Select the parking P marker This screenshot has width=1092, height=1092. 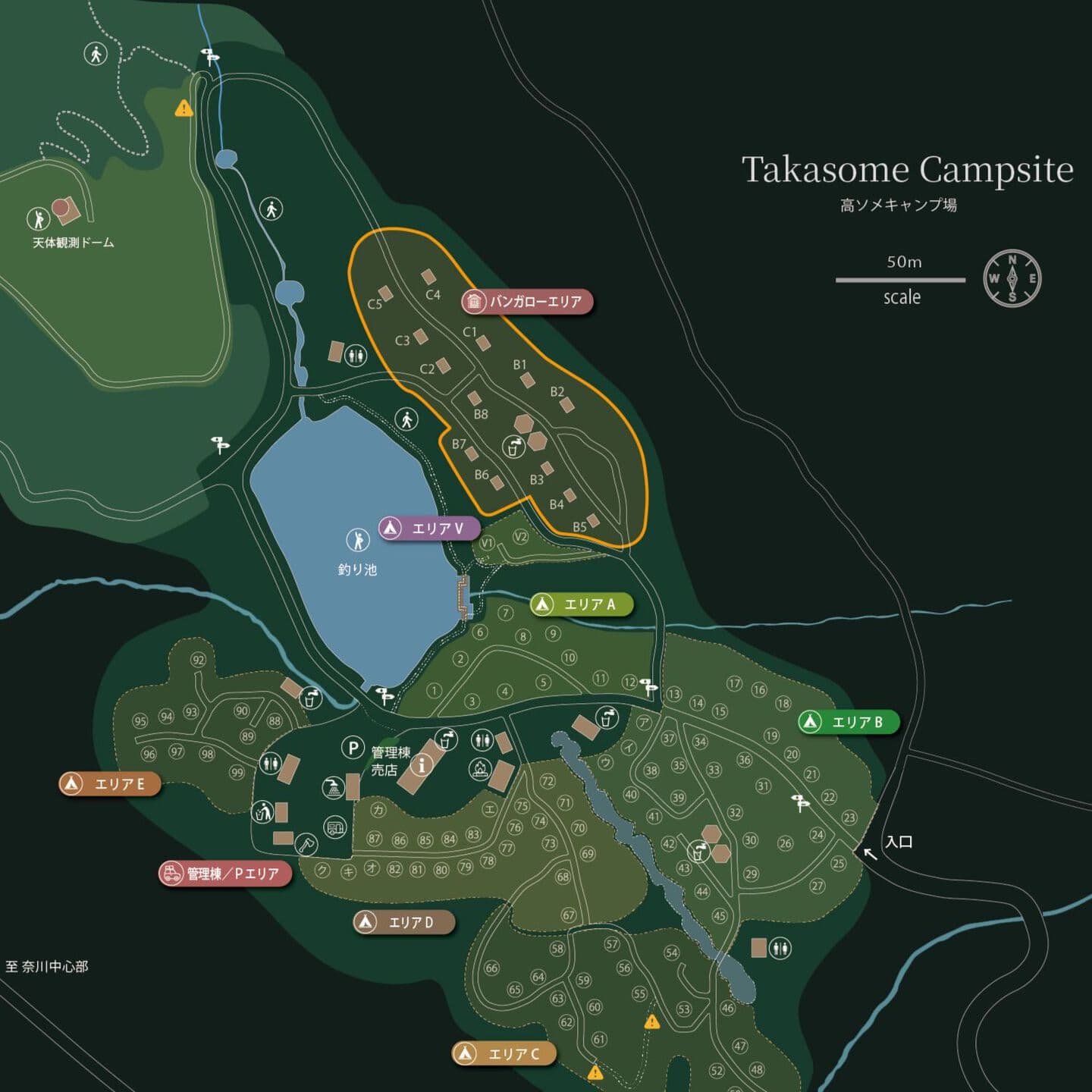[352, 748]
